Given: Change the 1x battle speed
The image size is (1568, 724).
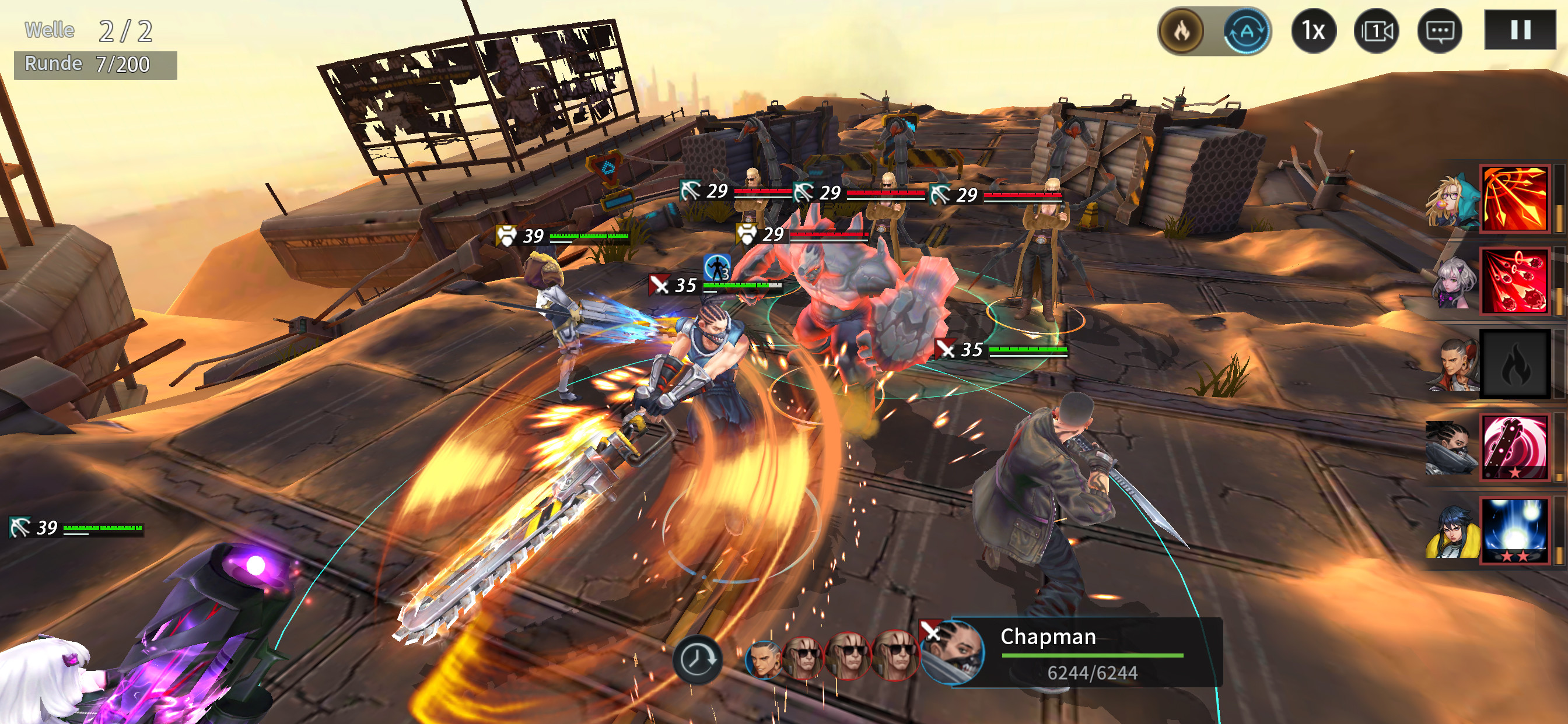Looking at the screenshot, I should coord(1313,31).
